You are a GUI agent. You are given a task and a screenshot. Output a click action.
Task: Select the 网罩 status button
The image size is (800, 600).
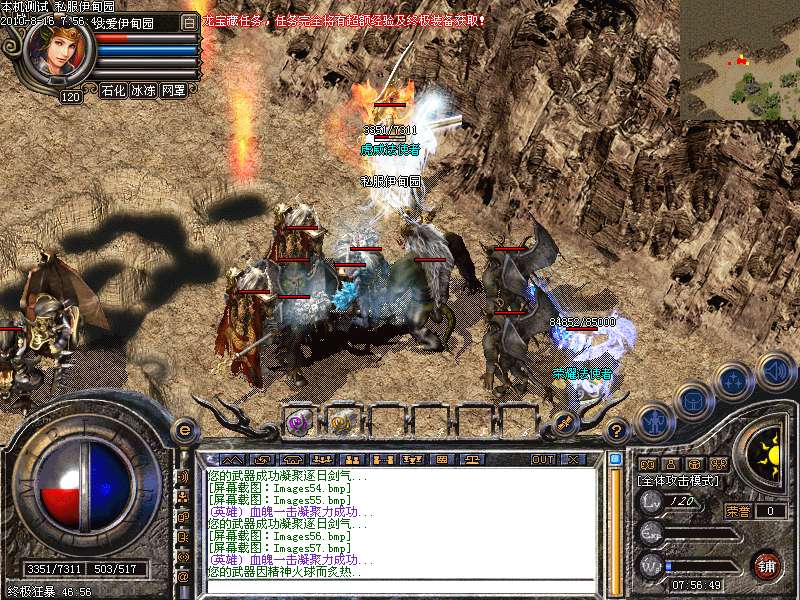coord(173,90)
